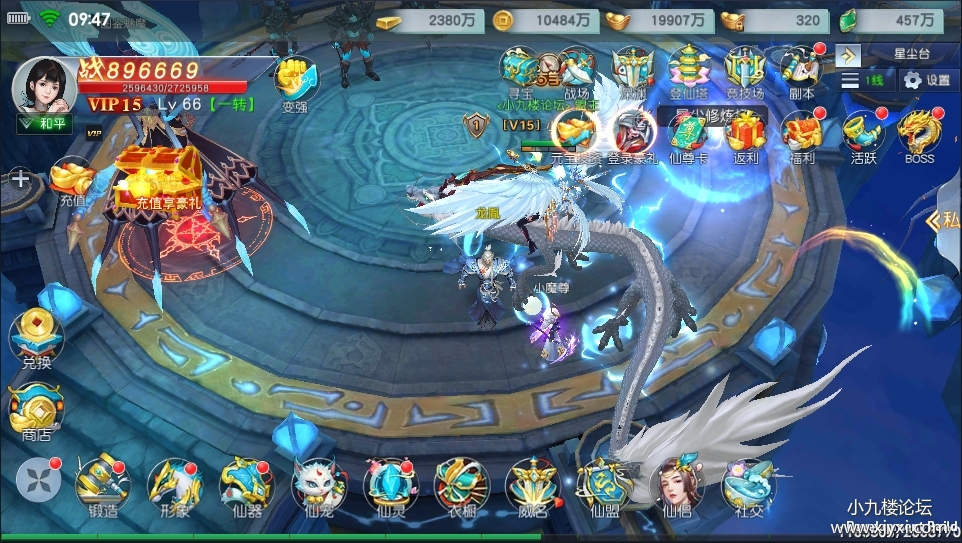Open the 活跃 activity icon
Image resolution: width=962 pixels, height=543 pixels.
pos(861,135)
